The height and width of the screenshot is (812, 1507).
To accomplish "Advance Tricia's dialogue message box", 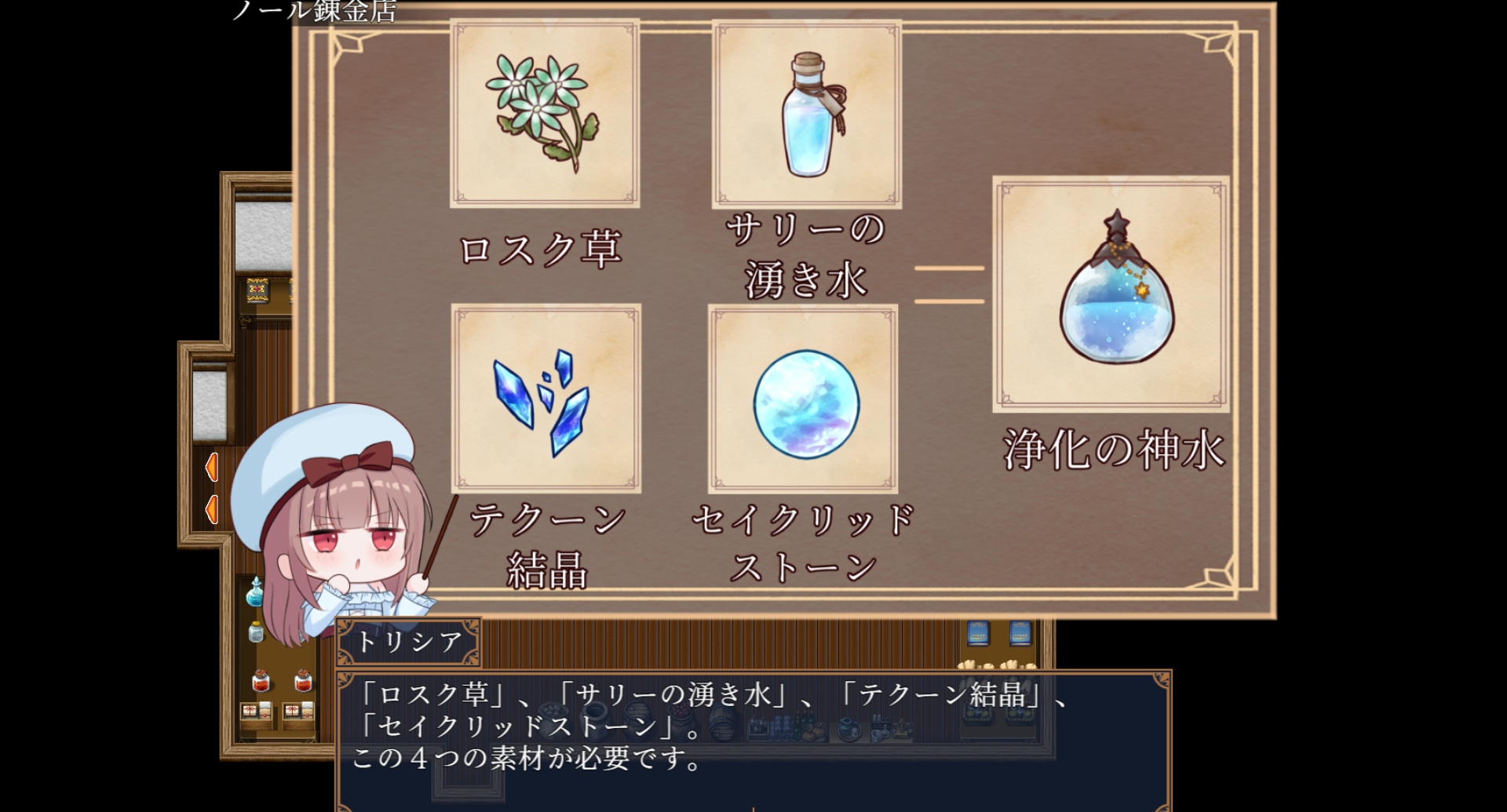I will [753, 739].
